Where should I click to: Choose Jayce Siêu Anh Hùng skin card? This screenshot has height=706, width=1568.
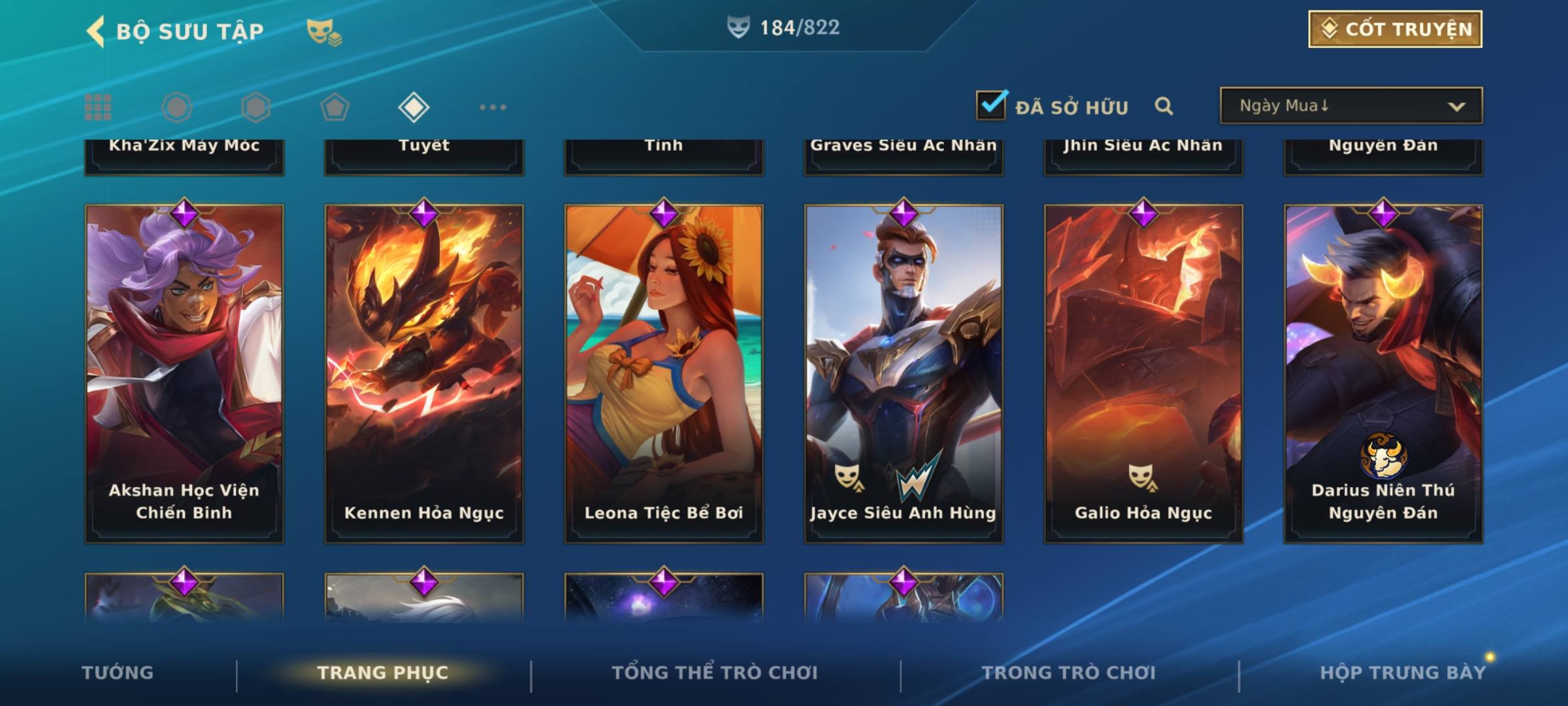(x=904, y=373)
